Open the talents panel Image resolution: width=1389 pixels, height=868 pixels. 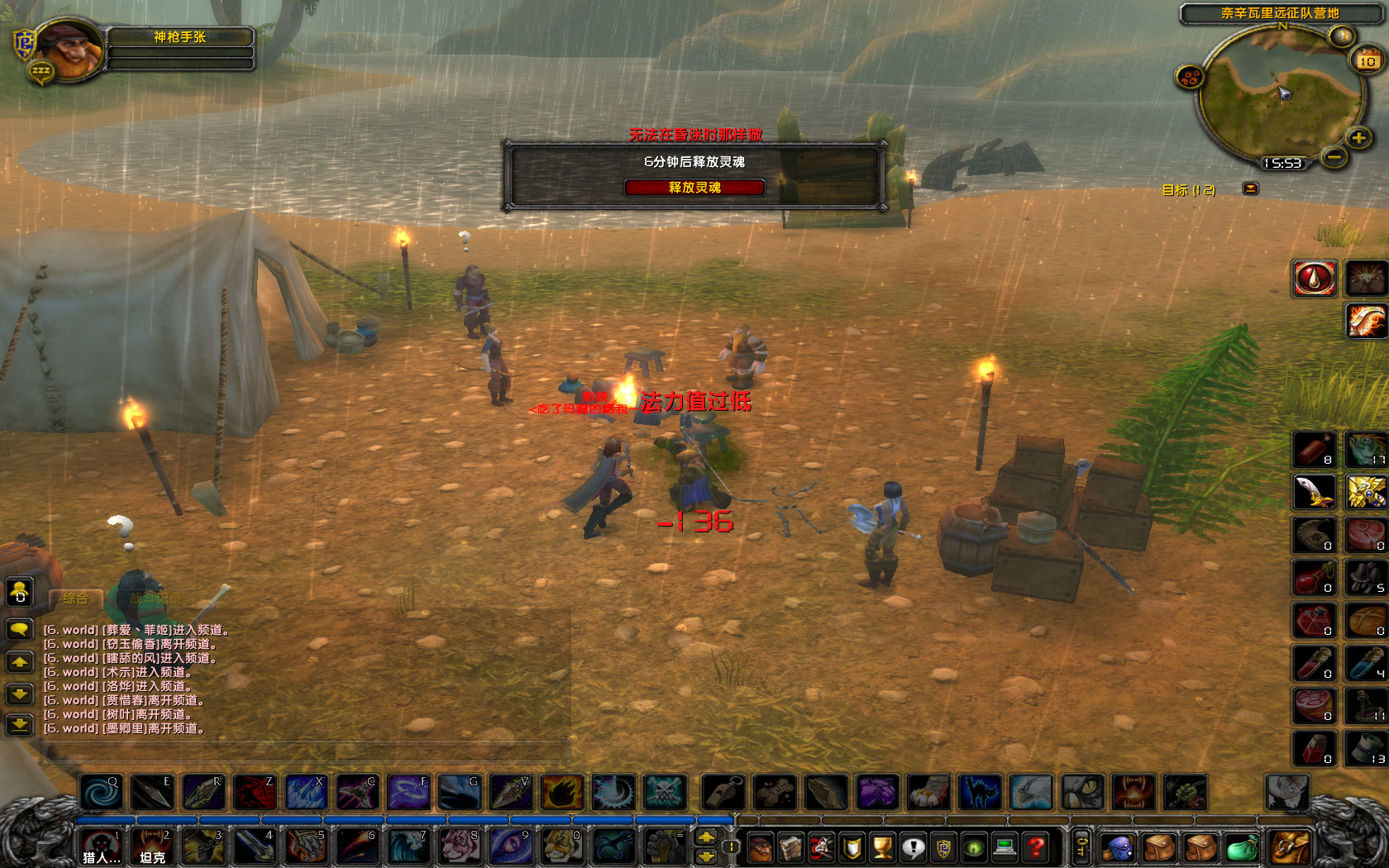[820, 846]
